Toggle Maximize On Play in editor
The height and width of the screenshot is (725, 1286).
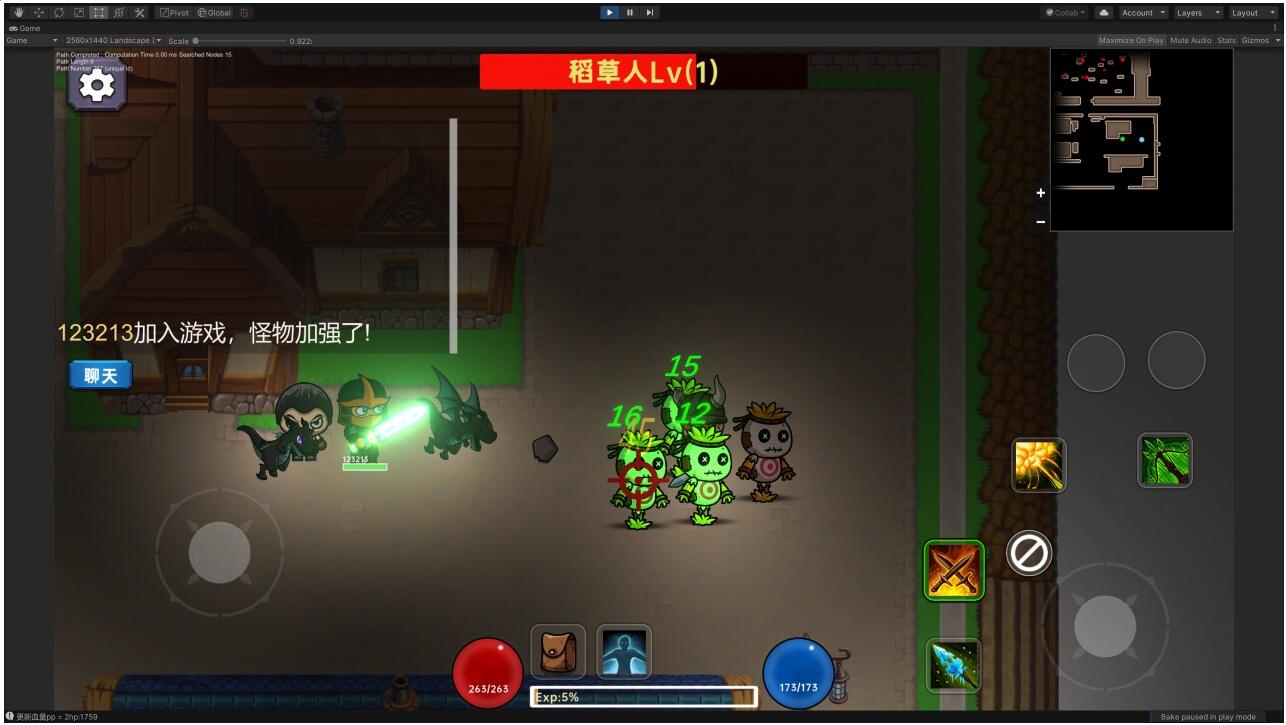[1130, 41]
